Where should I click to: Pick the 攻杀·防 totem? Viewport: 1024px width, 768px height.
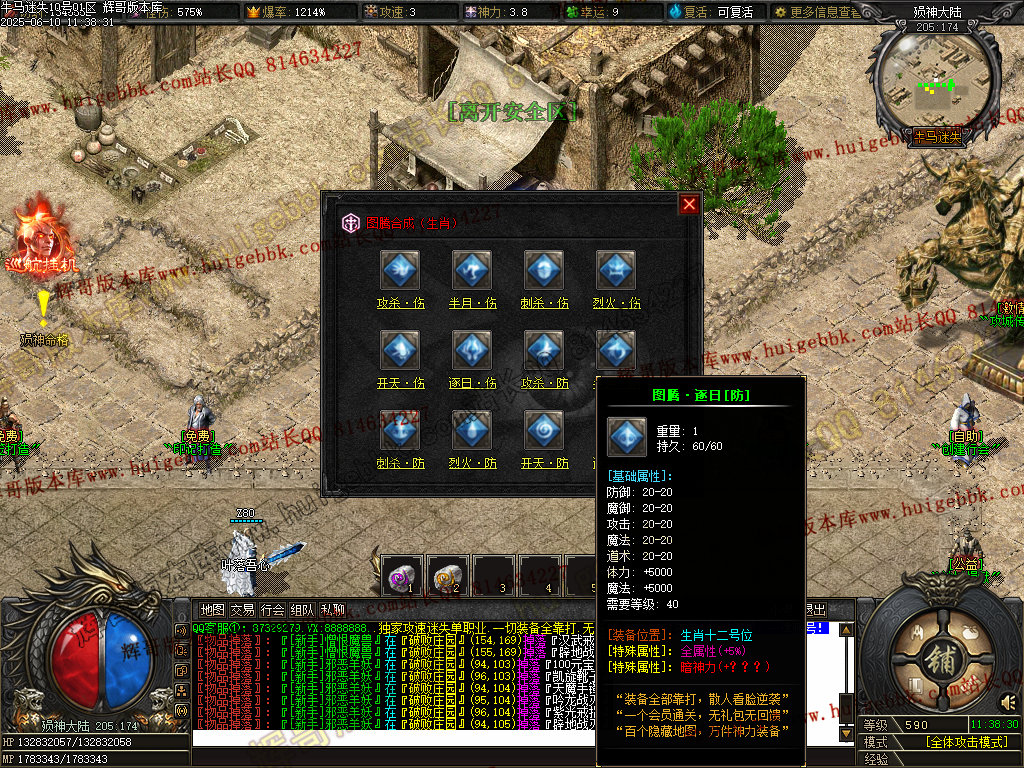pyautogui.click(x=544, y=351)
